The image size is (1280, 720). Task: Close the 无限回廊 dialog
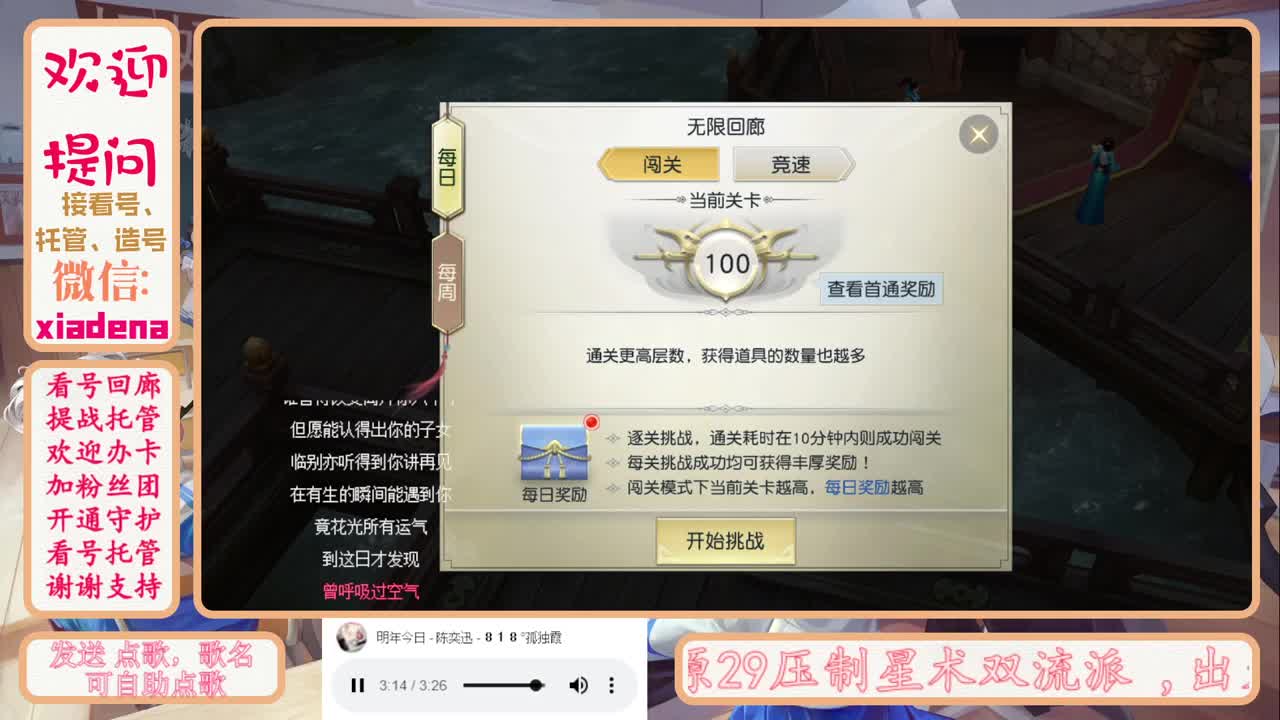977,134
